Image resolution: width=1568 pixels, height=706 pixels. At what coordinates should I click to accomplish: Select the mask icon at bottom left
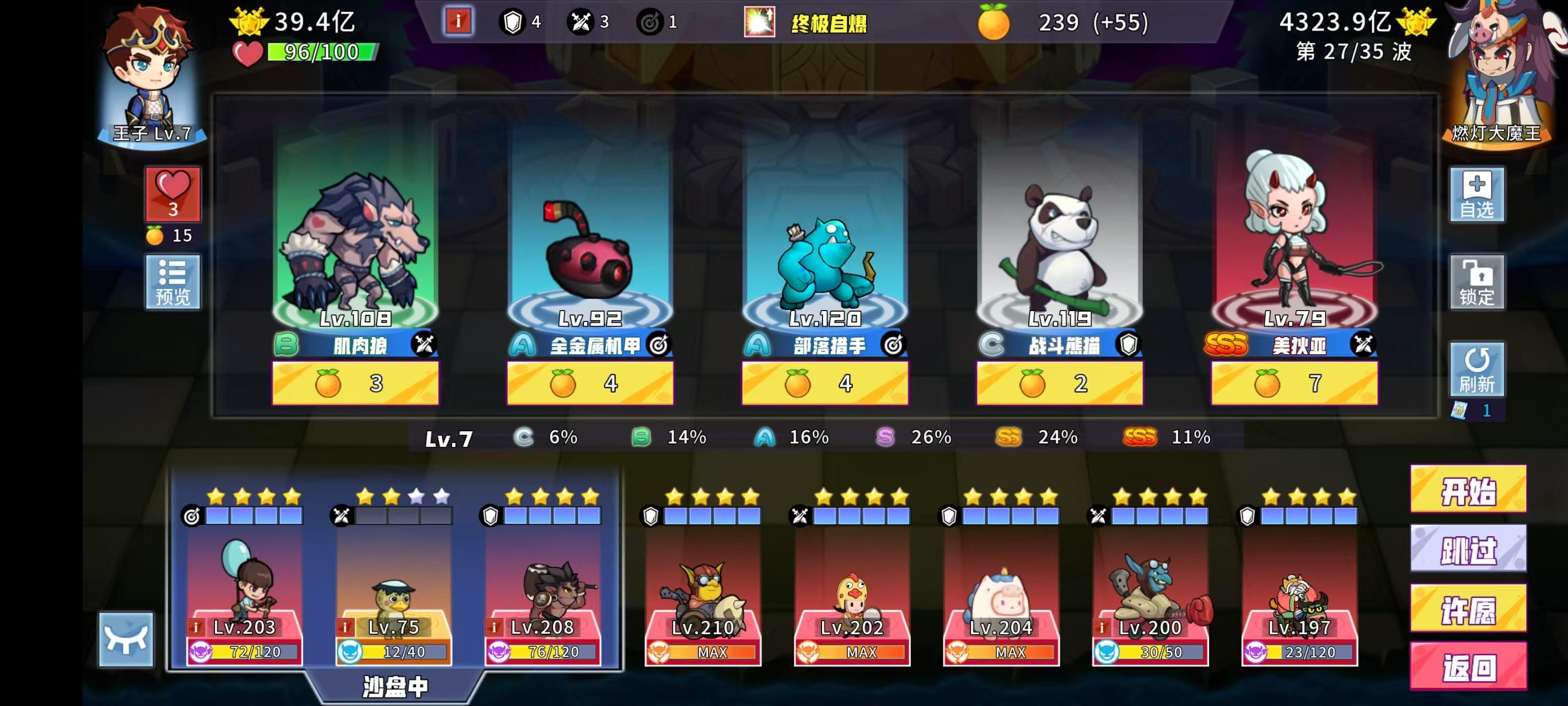128,641
